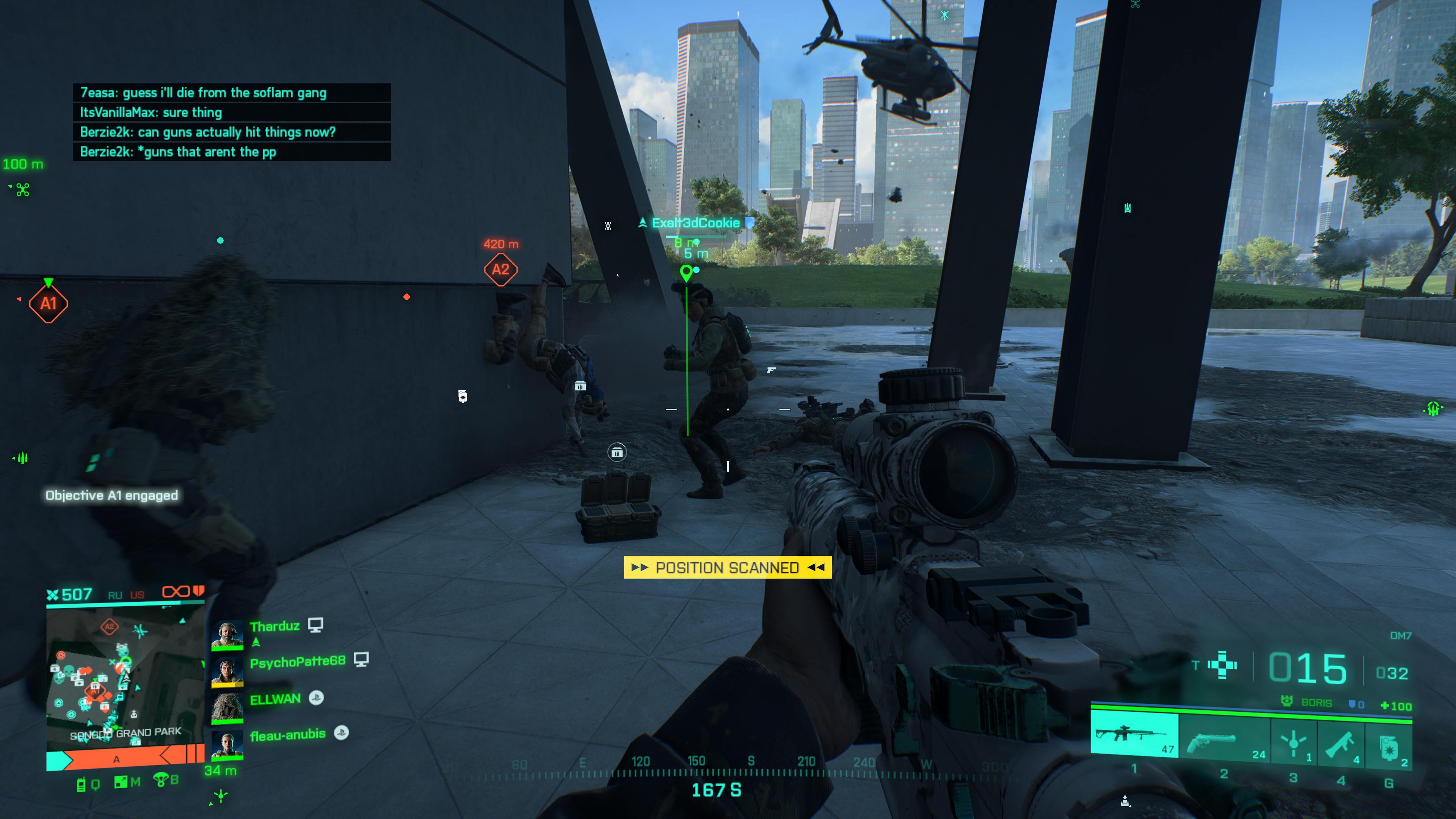1456x819 pixels.
Task: Click the Boris specialist eye icon
Action: [x=1287, y=701]
